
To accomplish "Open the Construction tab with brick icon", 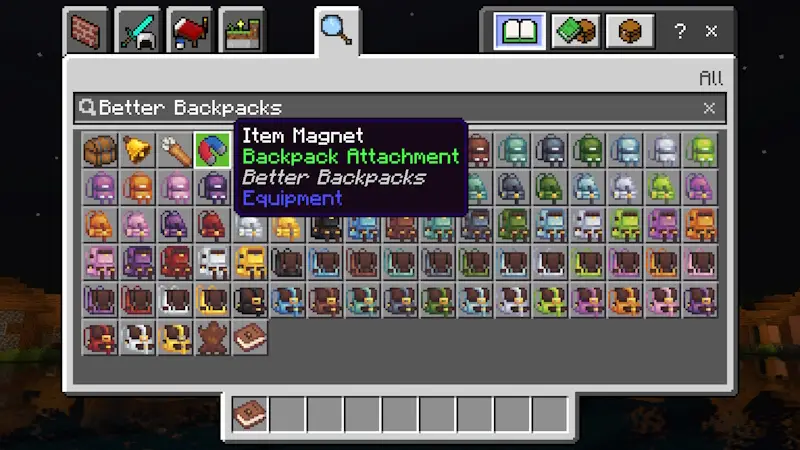I will 88,31.
